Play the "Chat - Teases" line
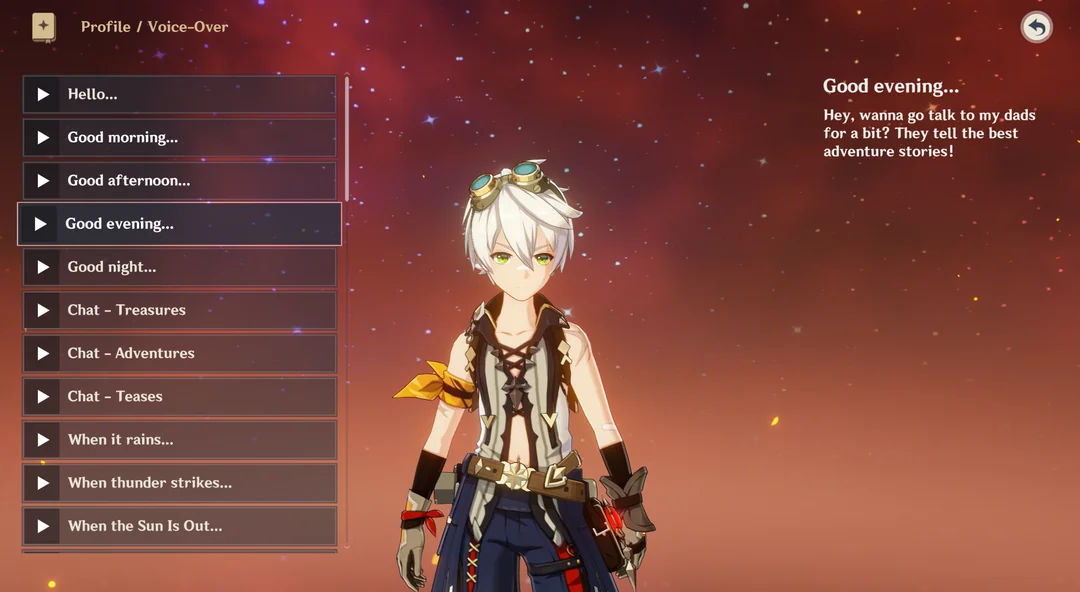The width and height of the screenshot is (1080, 592). 43,396
